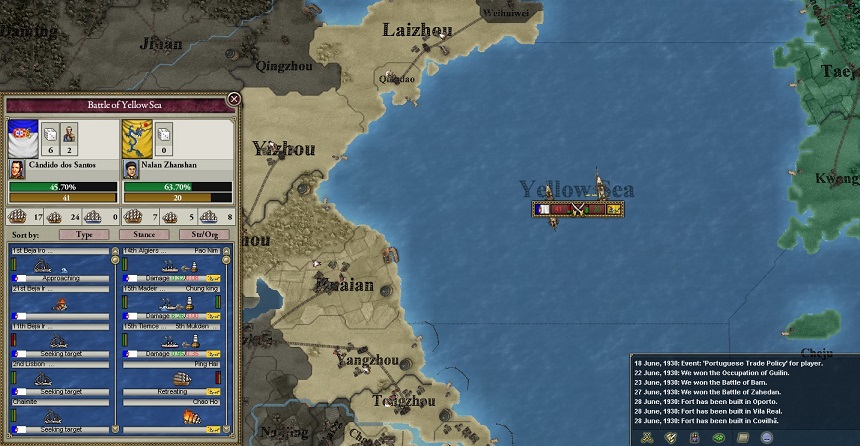Select admiral Nalan Zhanshan portrait
Screen dimensions: 860x446
click(130, 169)
